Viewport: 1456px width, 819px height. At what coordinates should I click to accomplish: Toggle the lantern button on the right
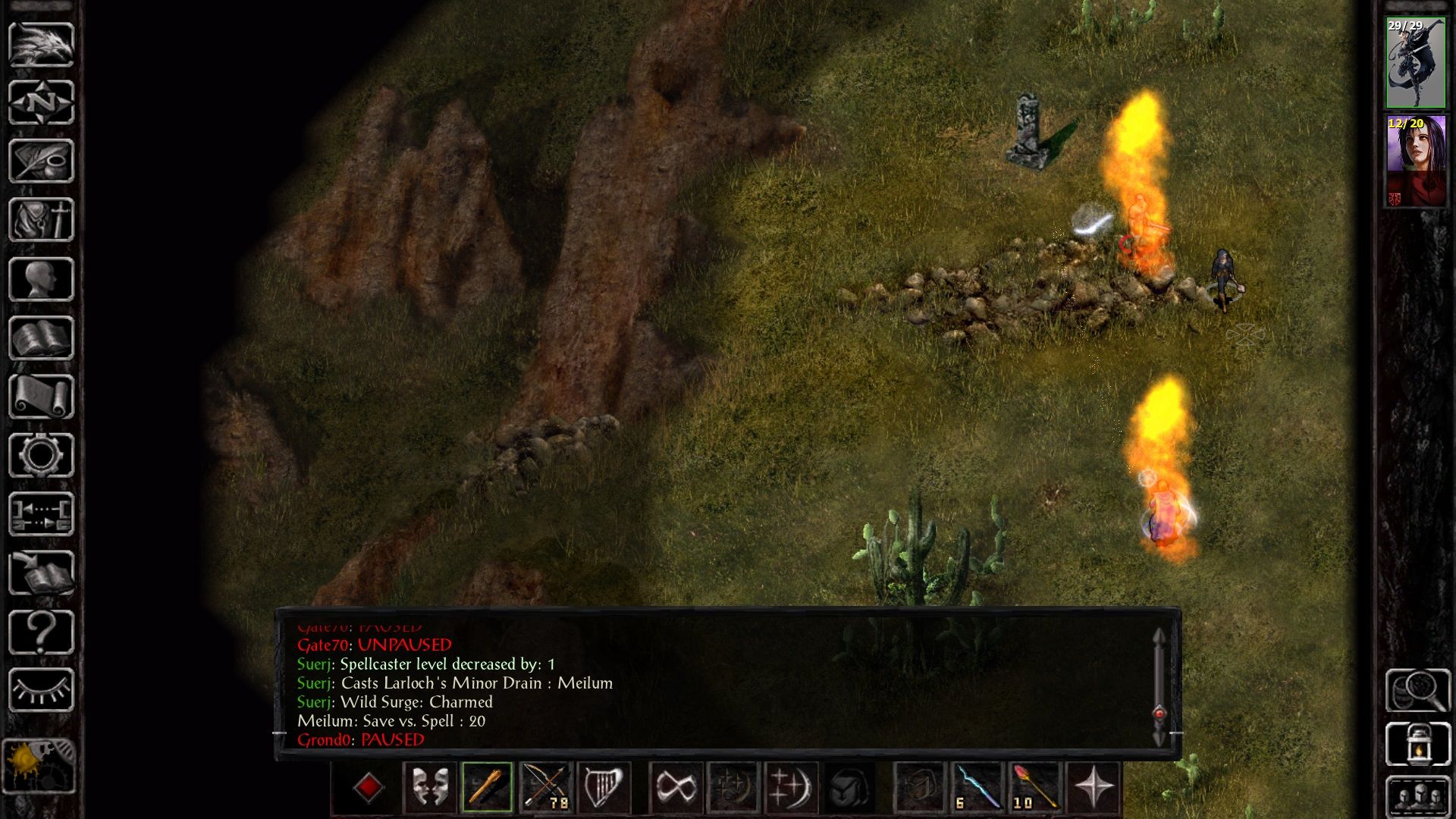pyautogui.click(x=1417, y=745)
